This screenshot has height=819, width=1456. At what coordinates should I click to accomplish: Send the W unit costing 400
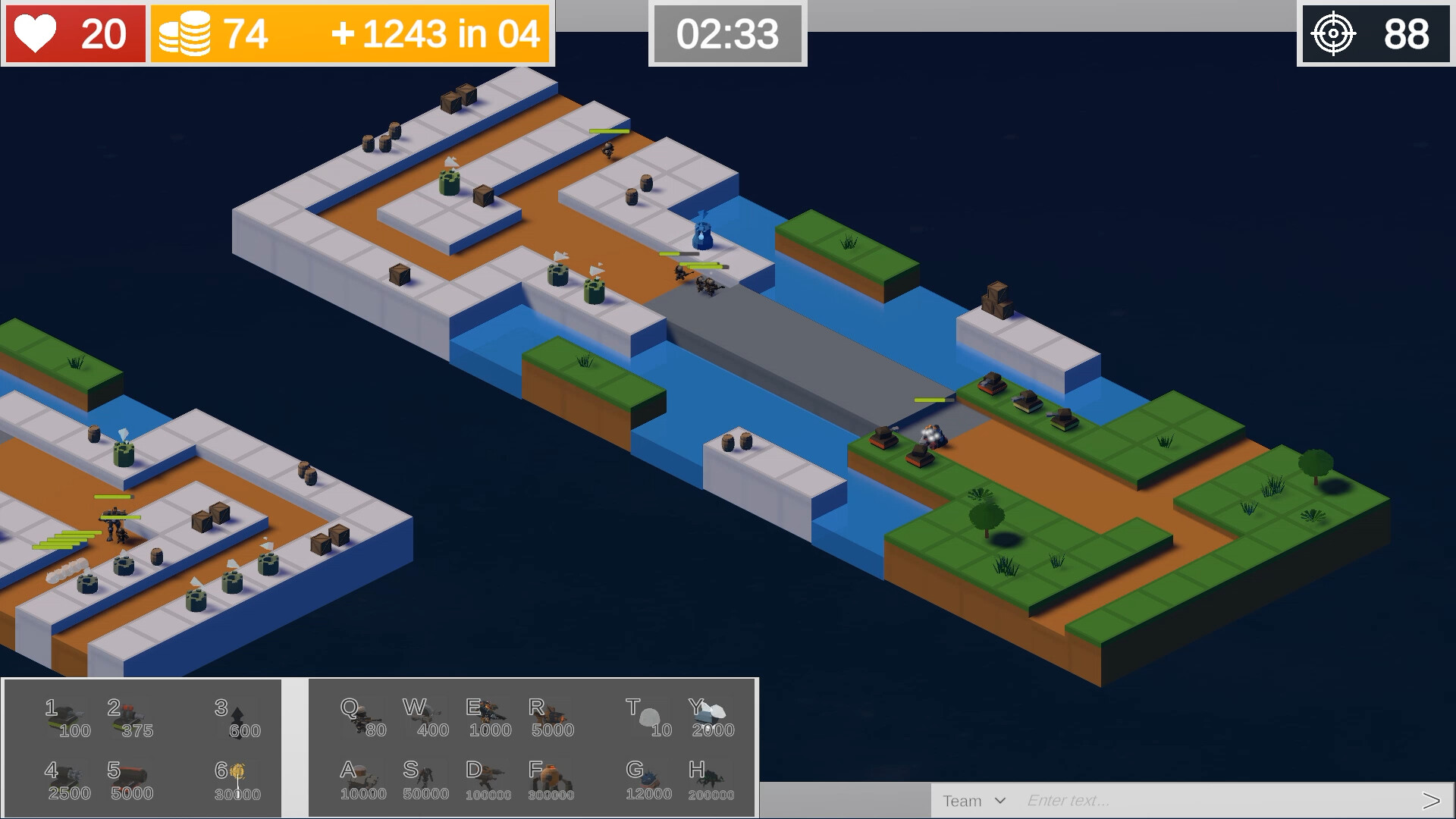pyautogui.click(x=425, y=713)
